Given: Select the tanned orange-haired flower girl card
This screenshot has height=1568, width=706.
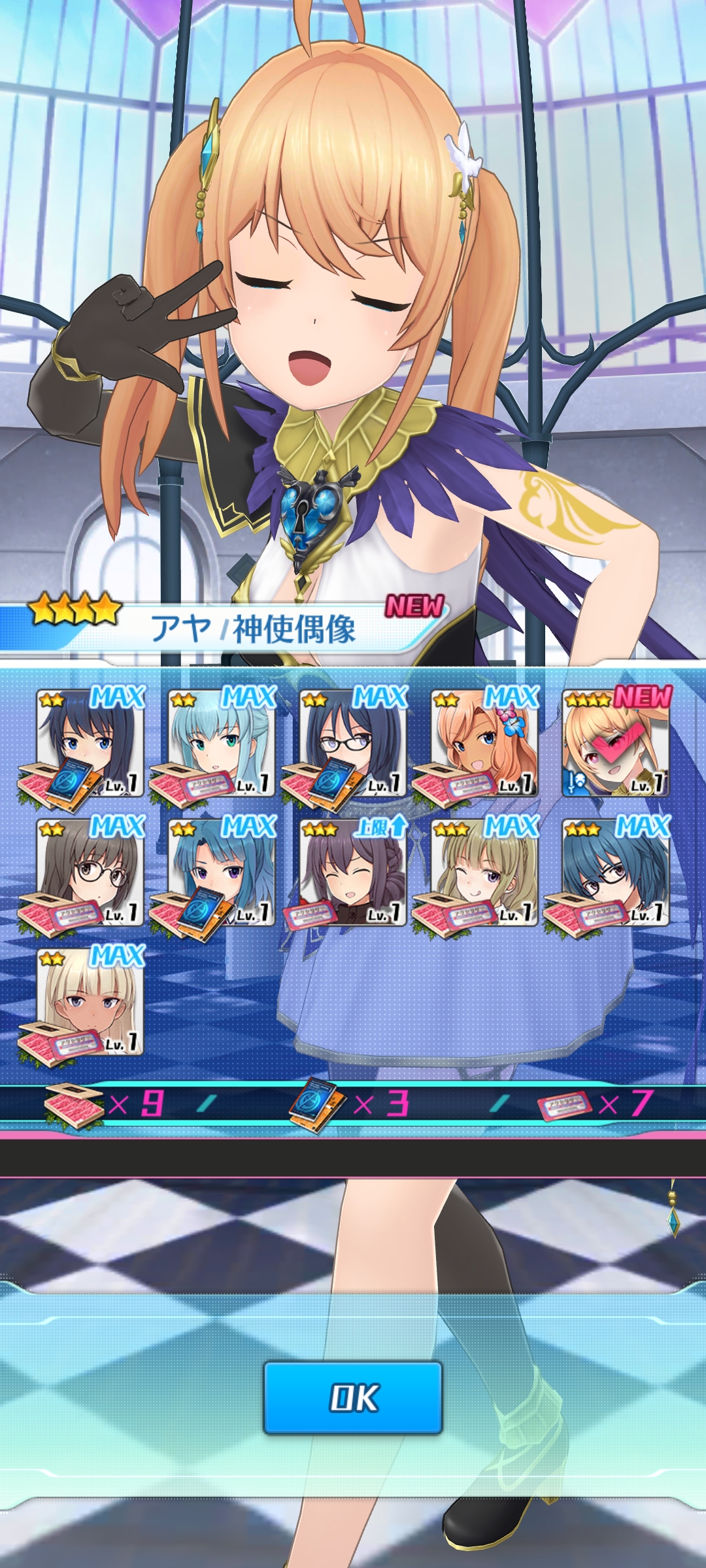Looking at the screenshot, I should click(484, 743).
